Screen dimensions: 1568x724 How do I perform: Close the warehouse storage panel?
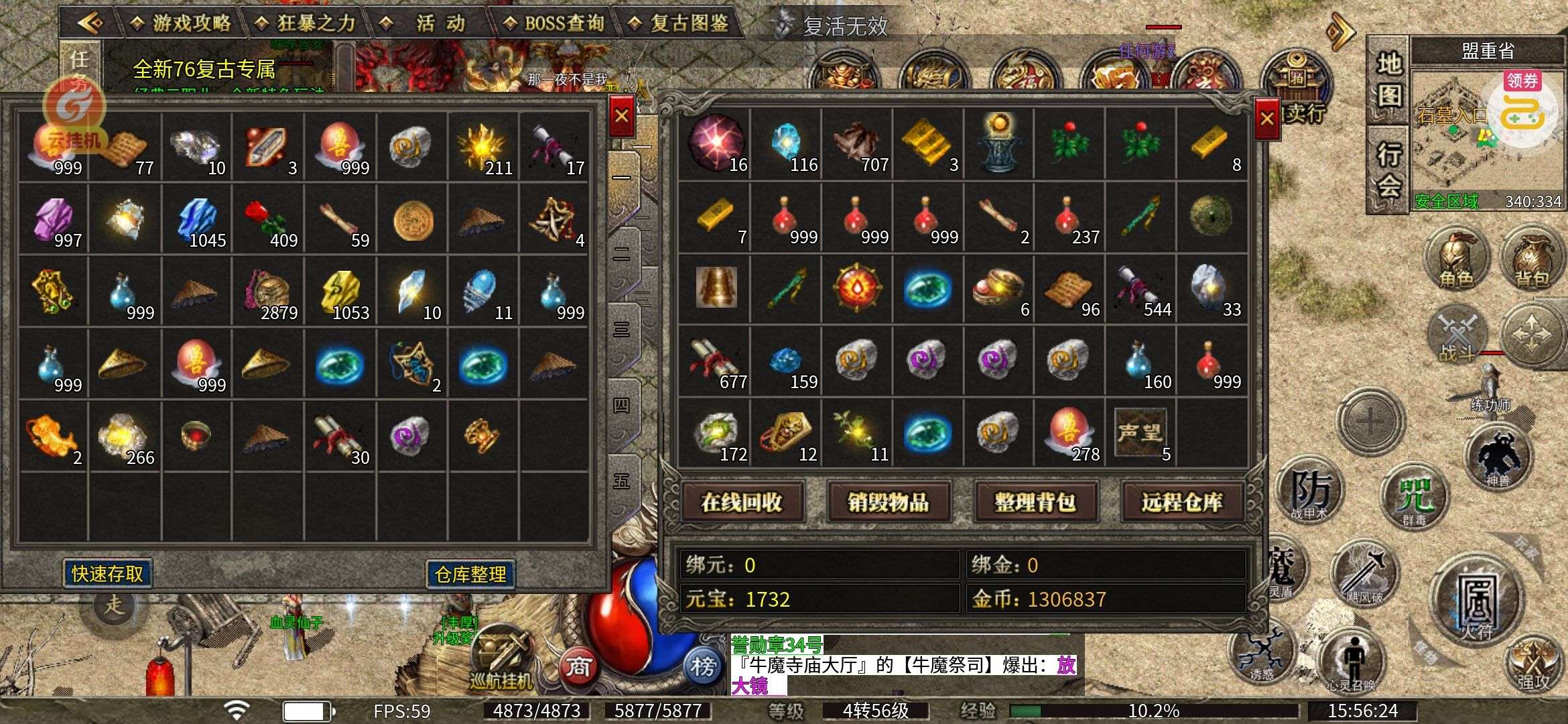(621, 116)
